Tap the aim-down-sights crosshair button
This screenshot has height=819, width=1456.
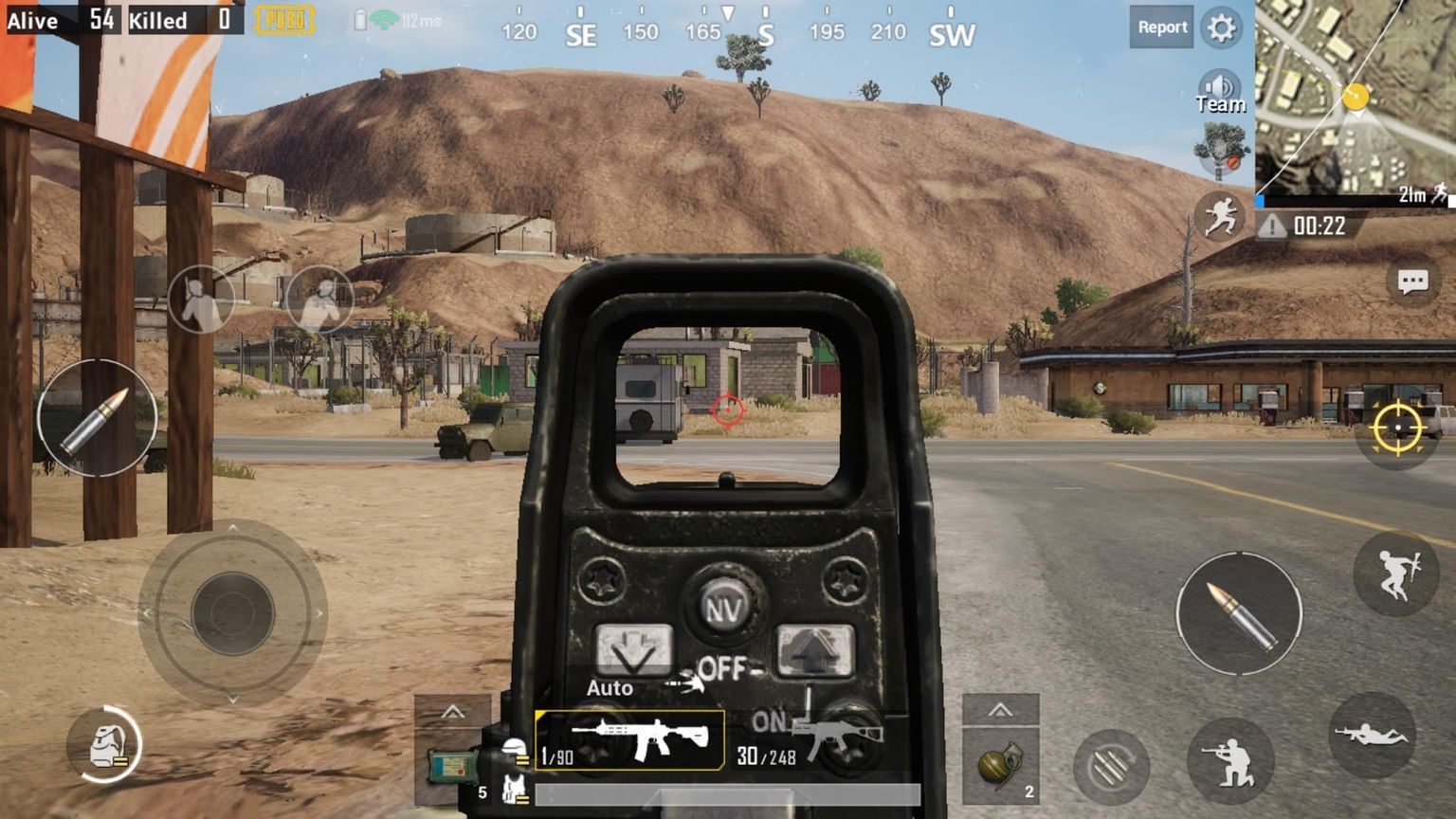coord(1397,428)
